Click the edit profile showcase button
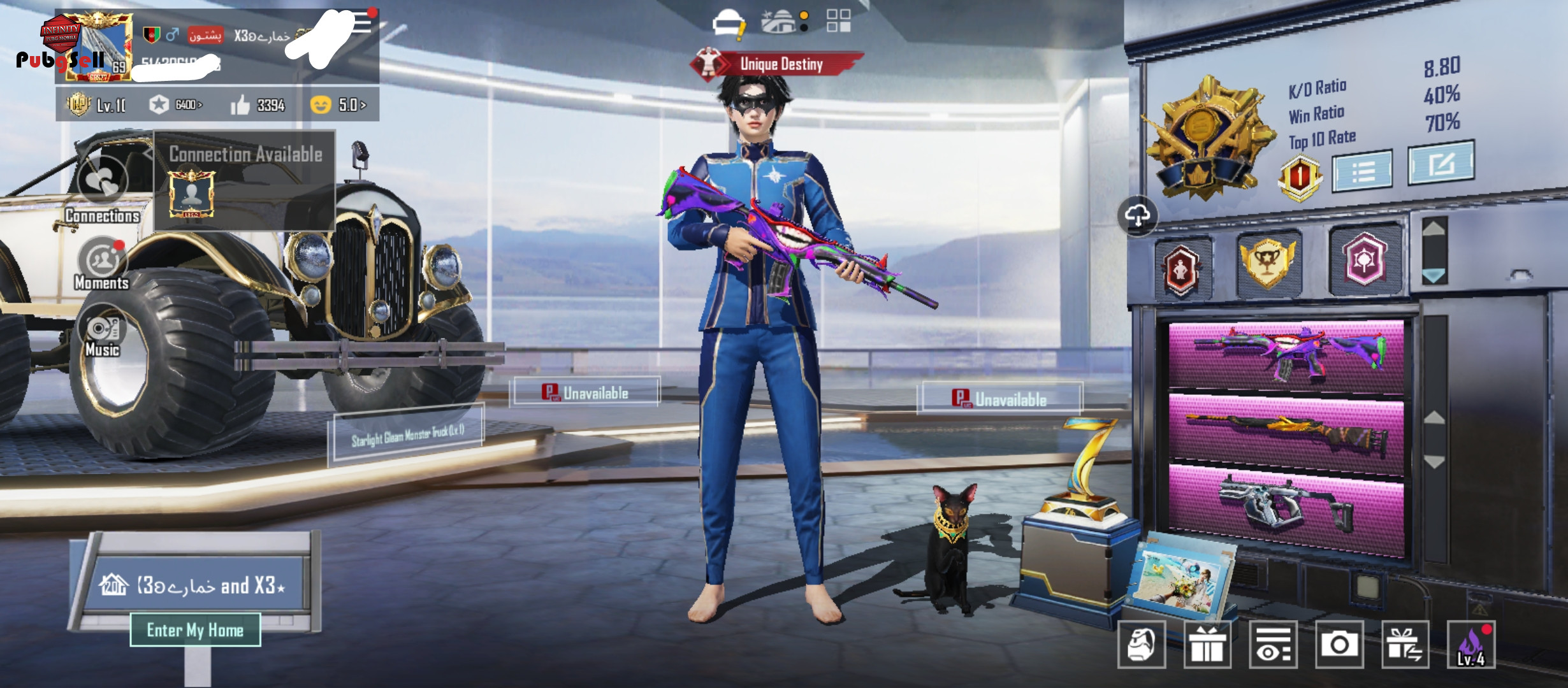 (x=1441, y=163)
